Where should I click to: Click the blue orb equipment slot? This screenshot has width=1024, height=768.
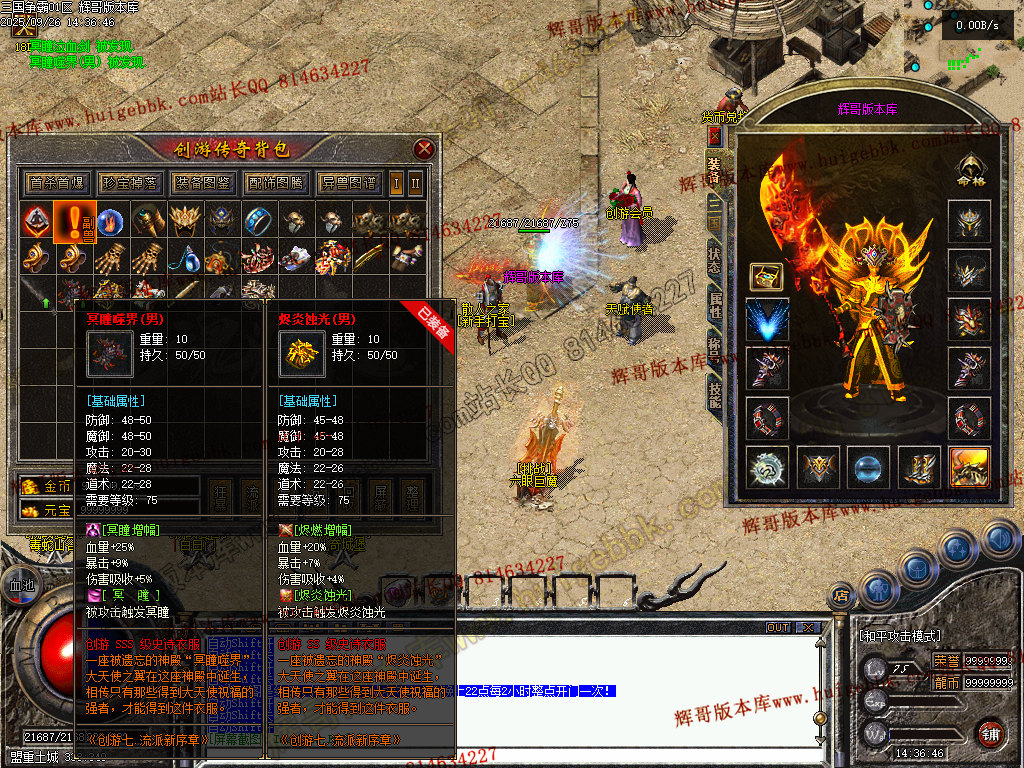(x=868, y=467)
